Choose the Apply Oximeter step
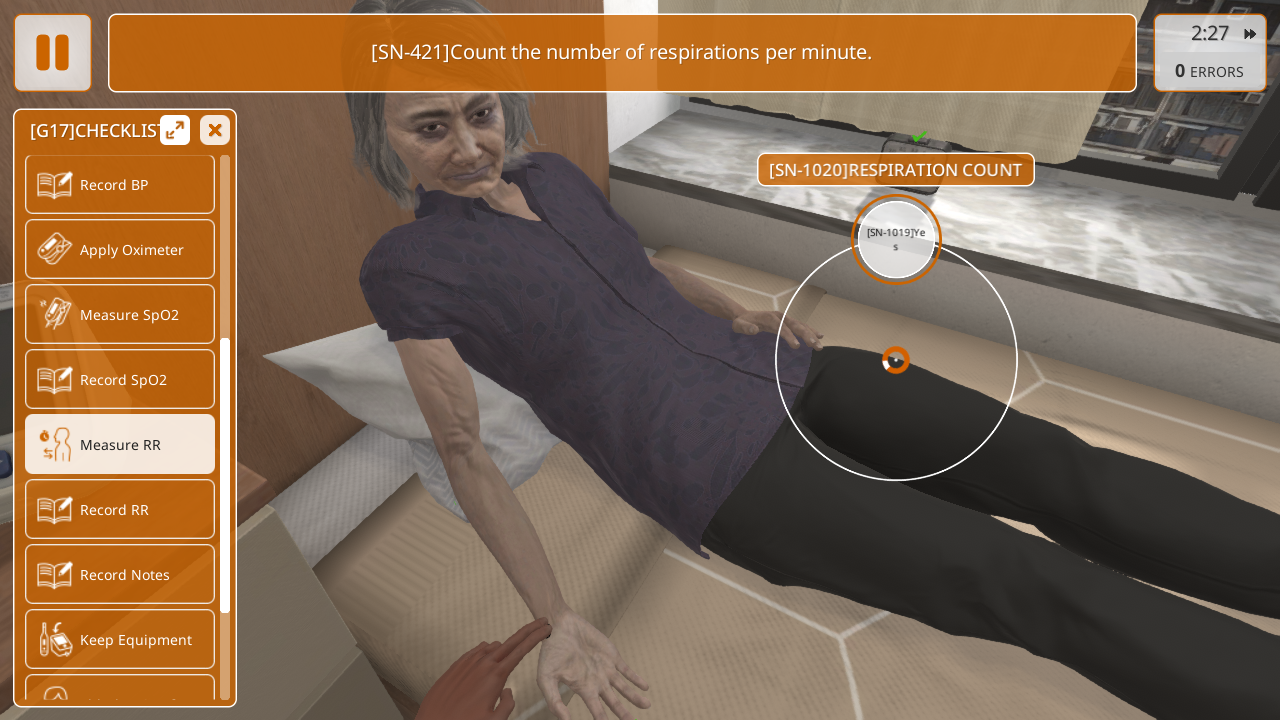The height and width of the screenshot is (720, 1280). [120, 249]
